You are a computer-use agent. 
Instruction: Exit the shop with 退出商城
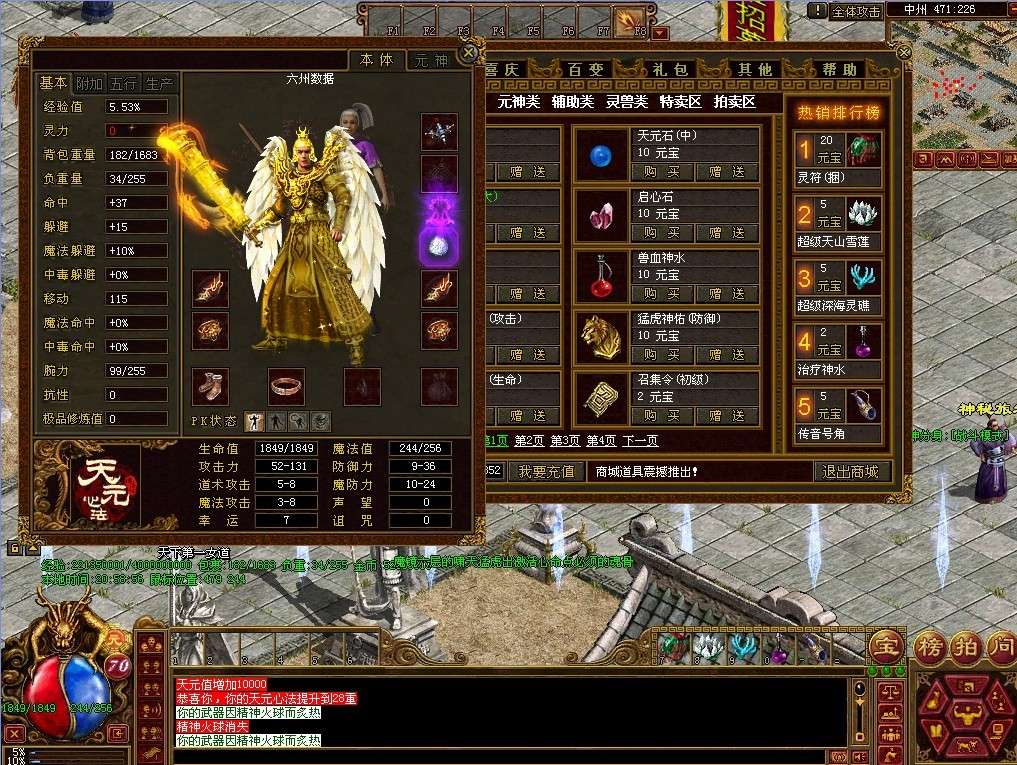[x=850, y=471]
